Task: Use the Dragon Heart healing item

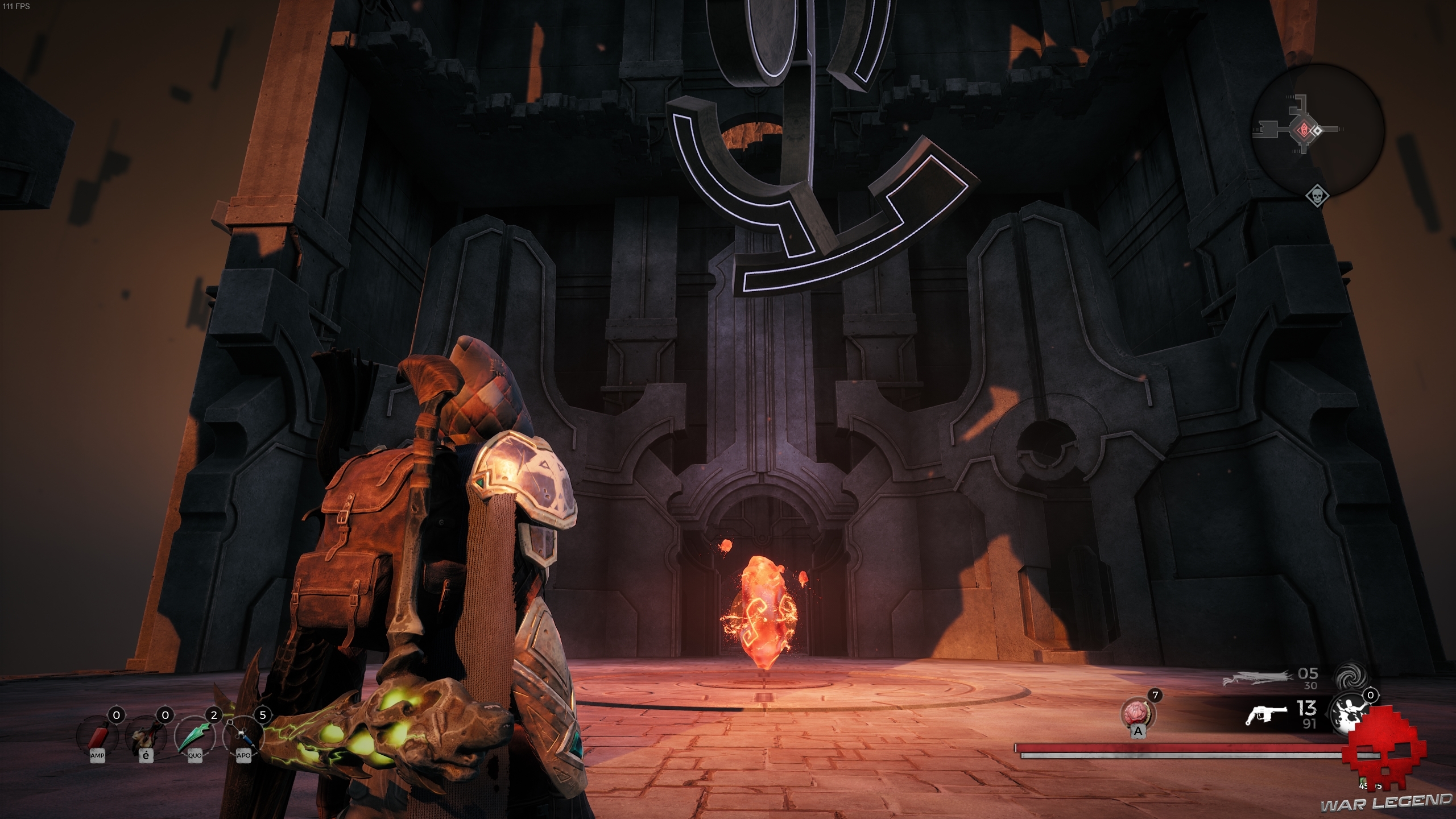Action: [1137, 713]
